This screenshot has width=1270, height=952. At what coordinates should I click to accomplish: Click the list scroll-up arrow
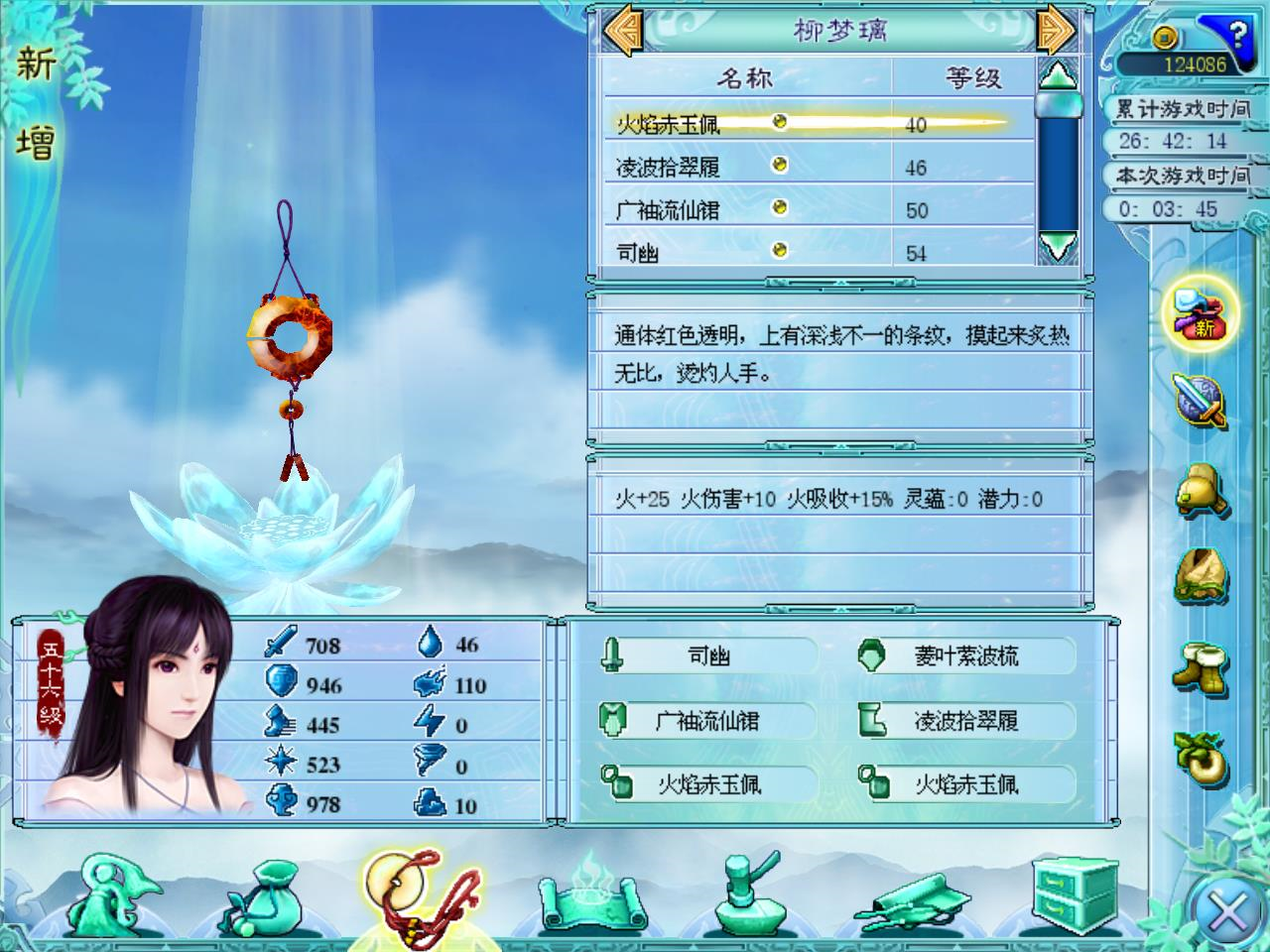coord(1058,75)
